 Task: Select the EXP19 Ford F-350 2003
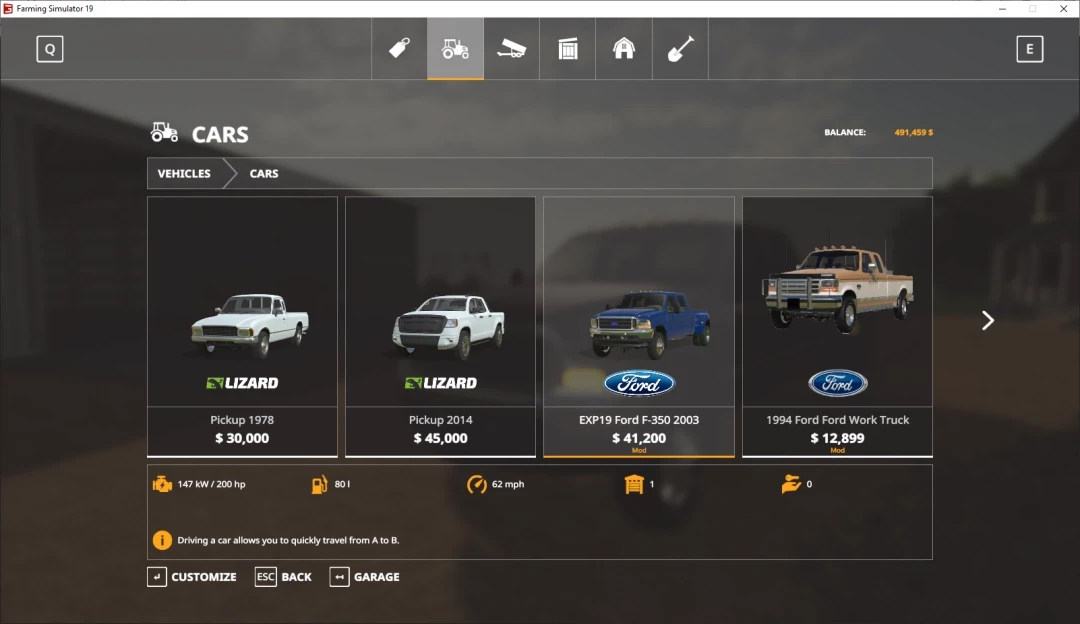pos(638,326)
